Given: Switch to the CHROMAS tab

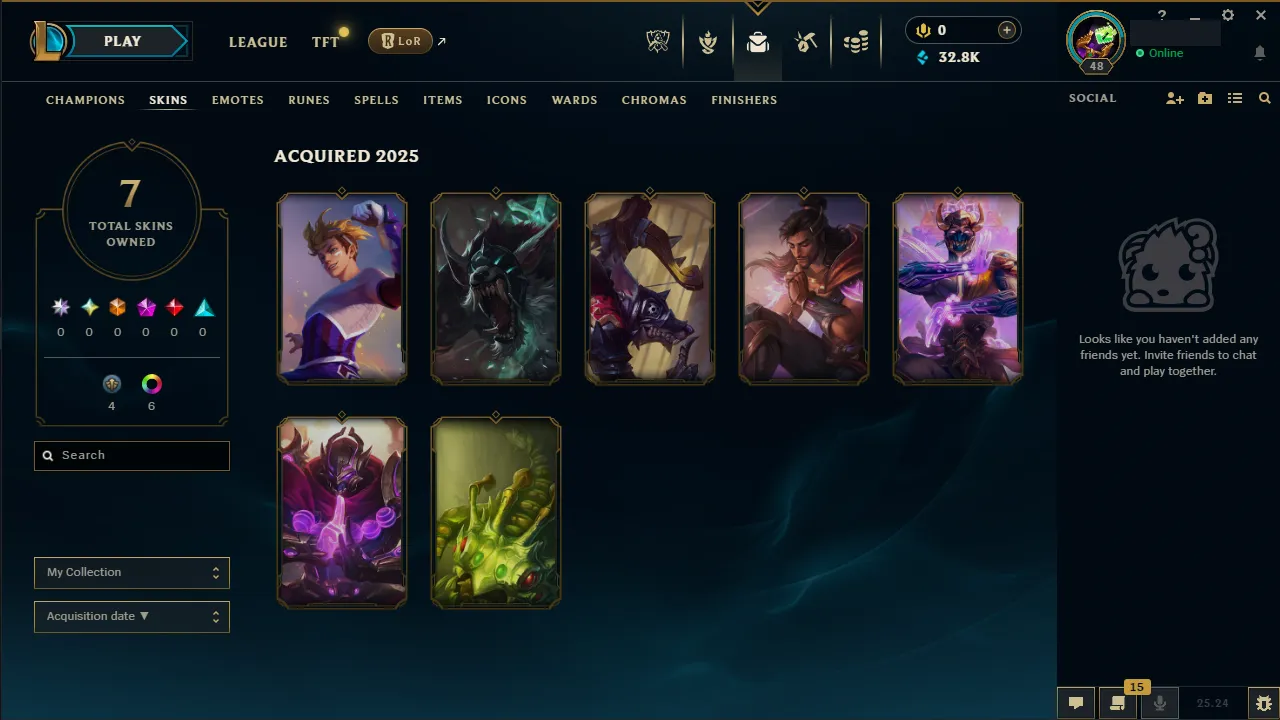Looking at the screenshot, I should click(654, 100).
